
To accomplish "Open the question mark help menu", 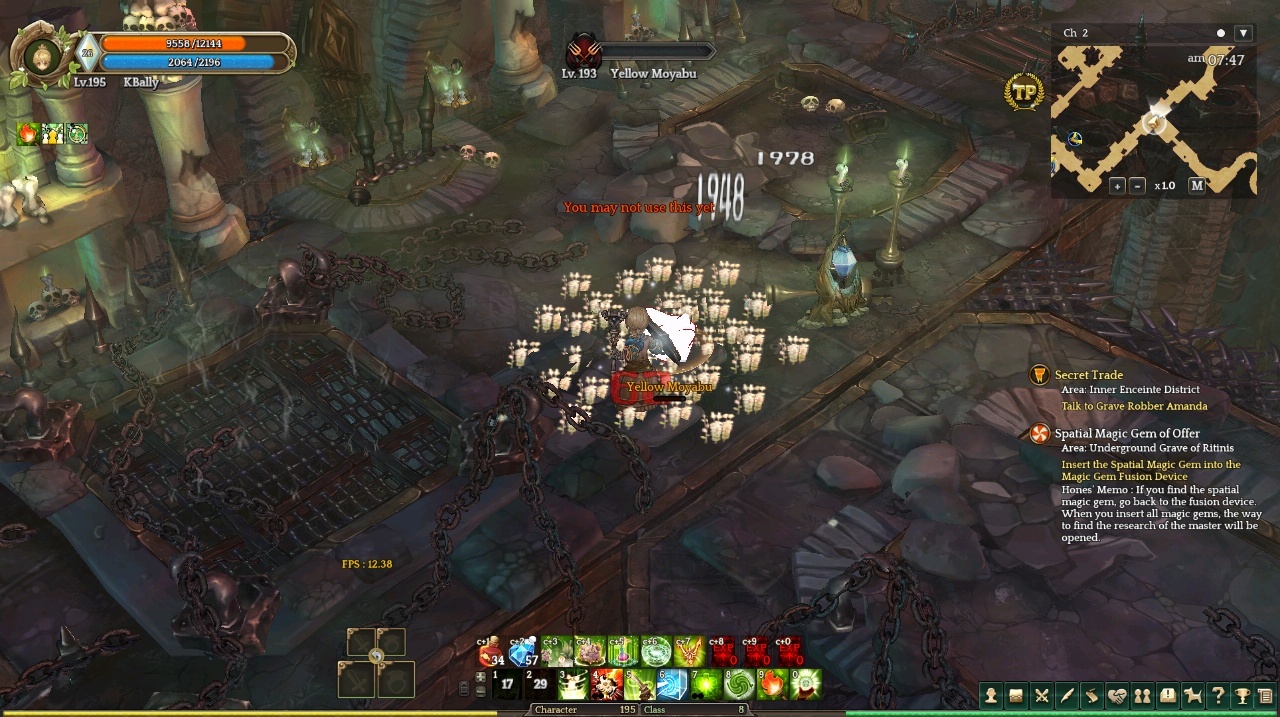I will pos(1217,696).
